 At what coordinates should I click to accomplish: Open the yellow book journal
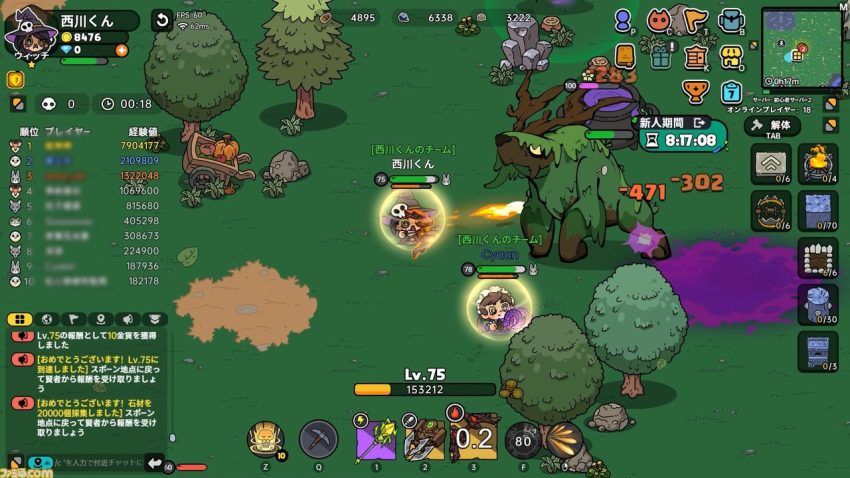pyautogui.click(x=625, y=55)
